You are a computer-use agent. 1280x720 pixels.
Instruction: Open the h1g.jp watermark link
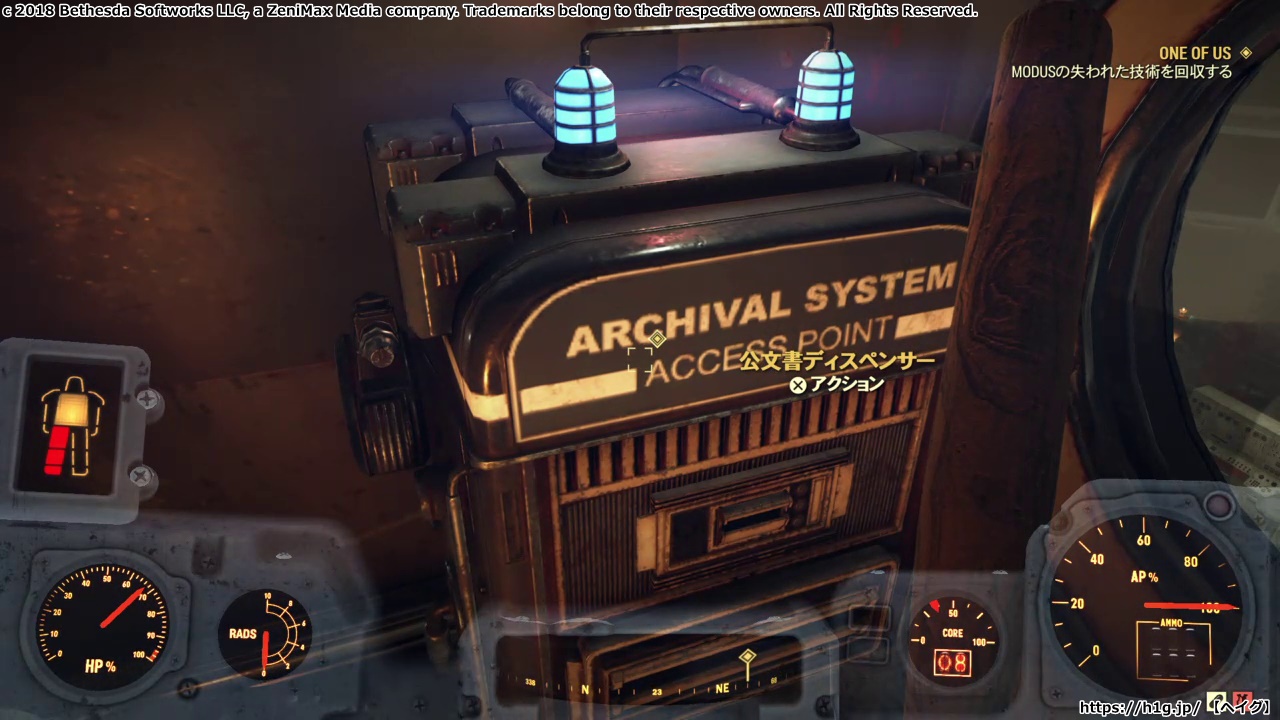[1139, 707]
